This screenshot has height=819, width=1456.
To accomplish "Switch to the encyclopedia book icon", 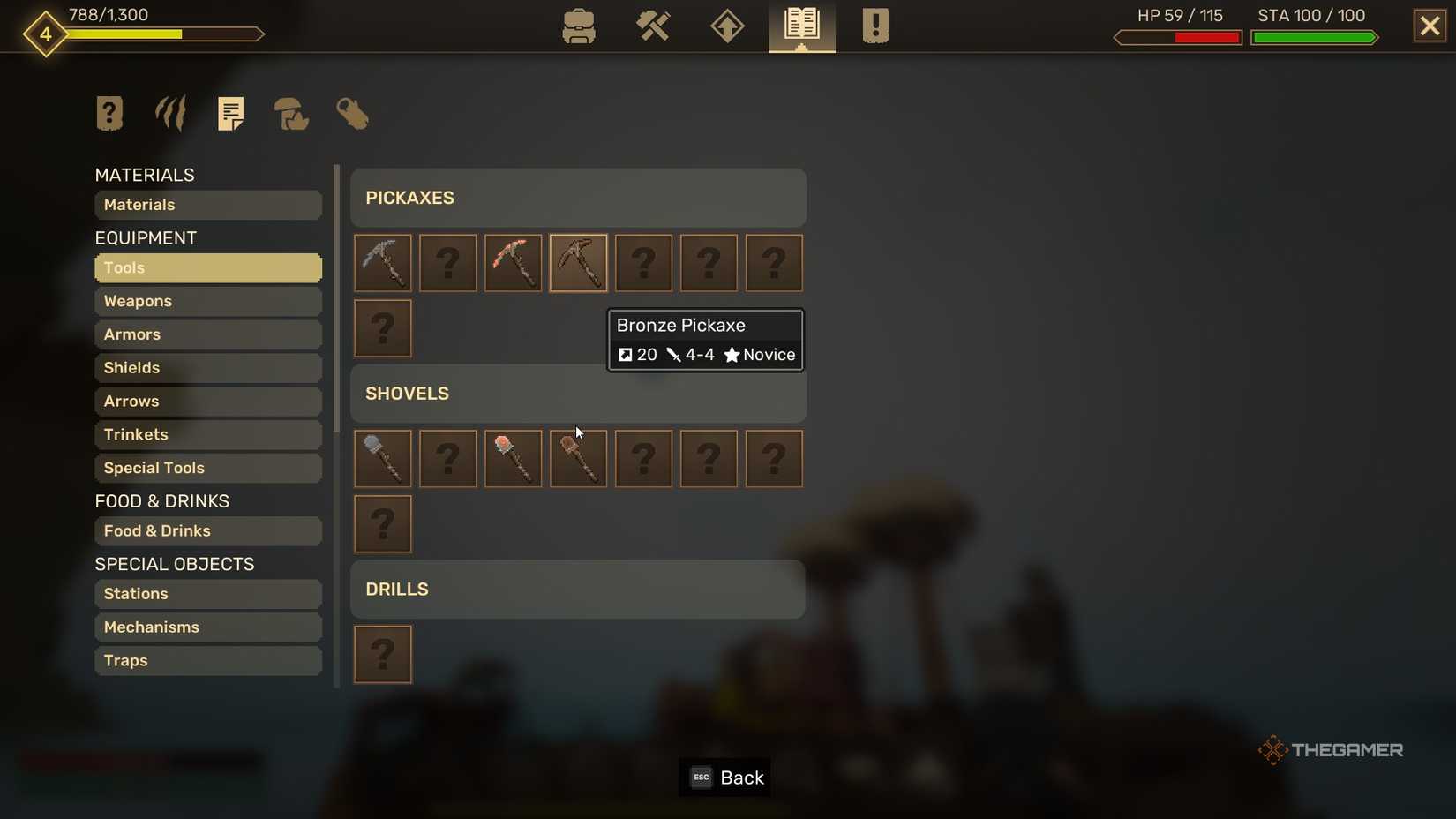I will click(x=800, y=26).
